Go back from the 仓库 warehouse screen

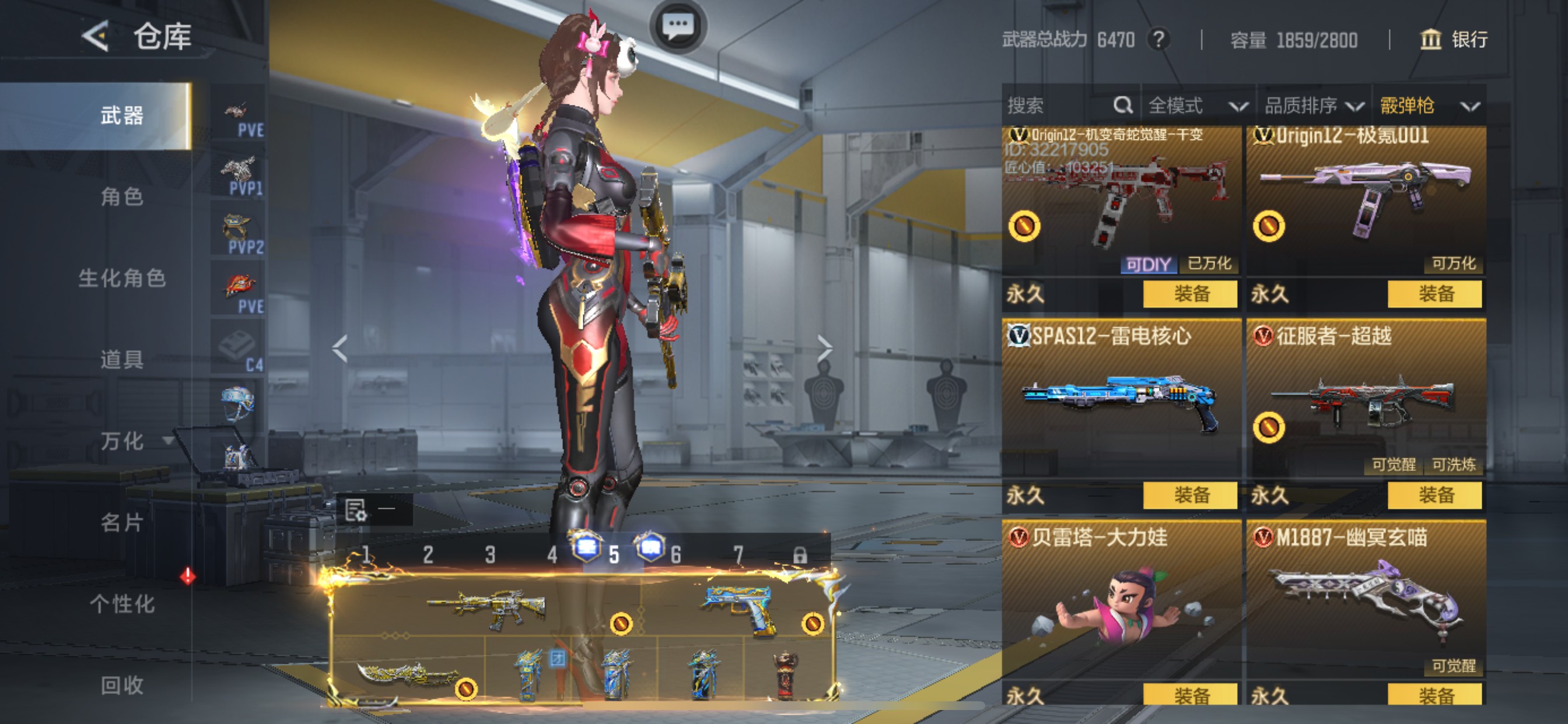point(96,37)
